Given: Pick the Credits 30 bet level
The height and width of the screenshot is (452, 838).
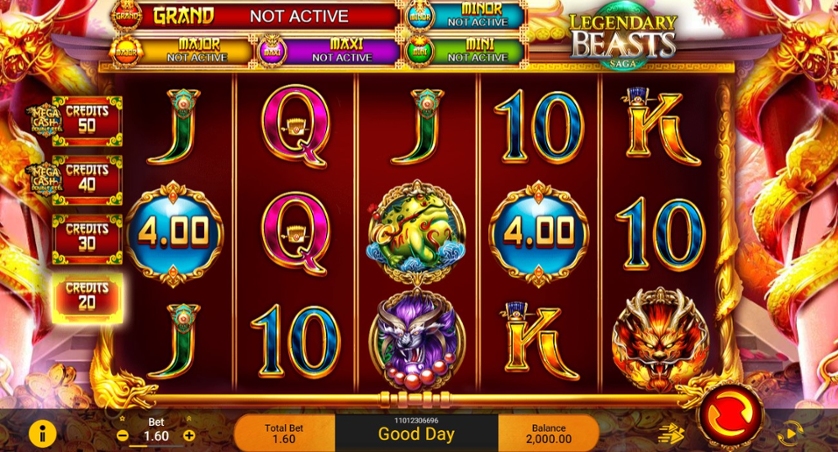Looking at the screenshot, I should click(87, 237).
